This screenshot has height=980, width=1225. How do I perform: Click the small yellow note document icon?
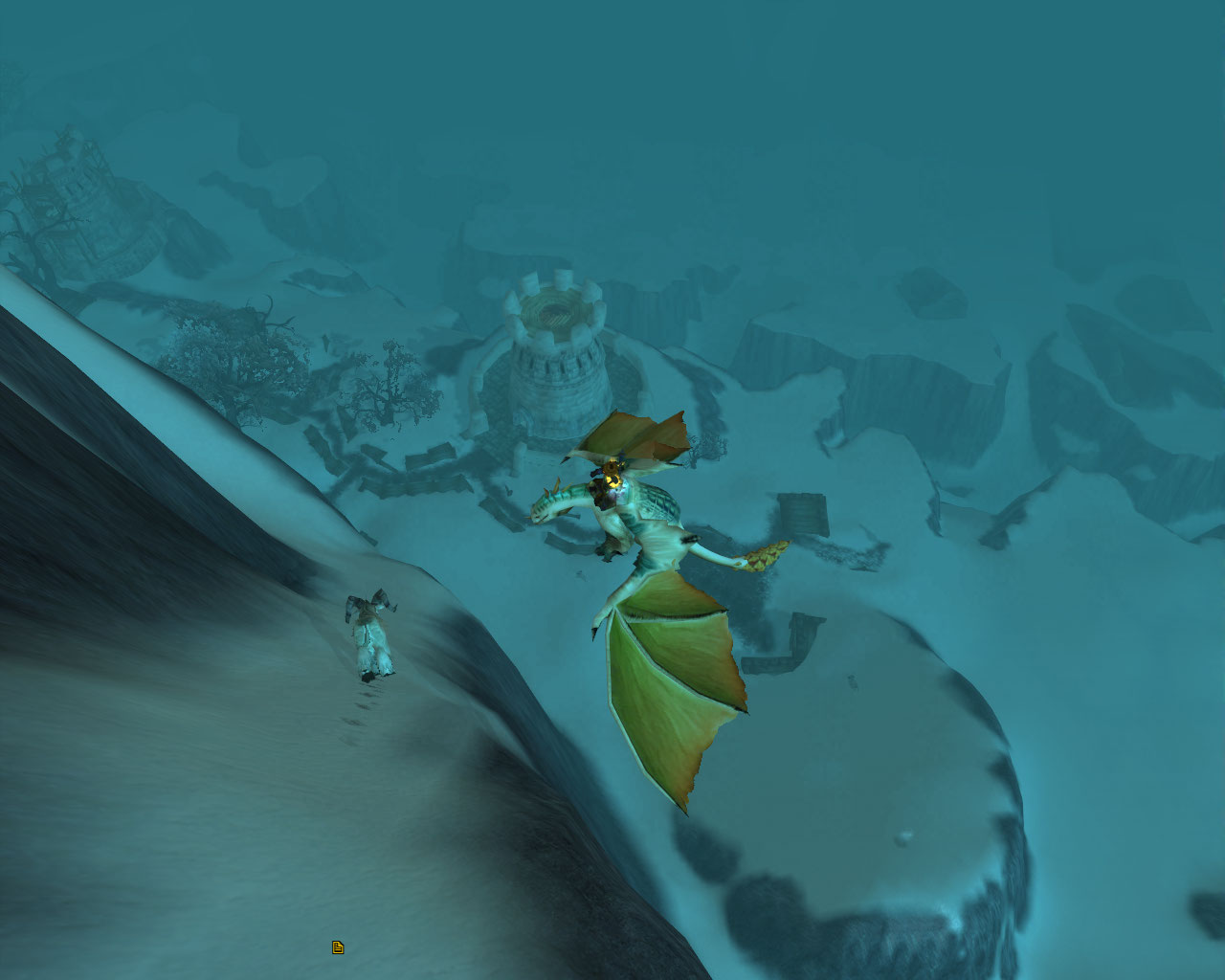pos(338,947)
